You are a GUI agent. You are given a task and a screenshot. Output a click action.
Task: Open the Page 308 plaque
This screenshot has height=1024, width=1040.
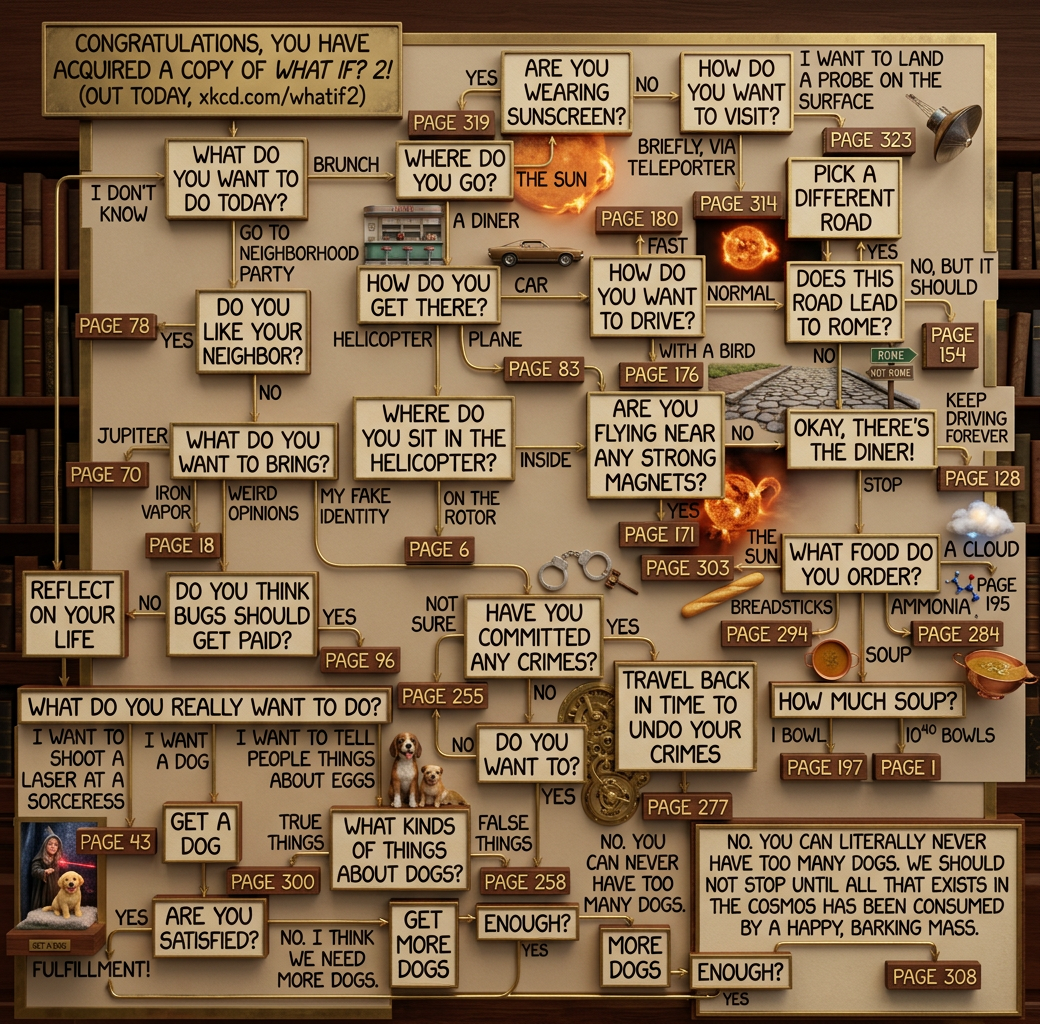pos(933,975)
